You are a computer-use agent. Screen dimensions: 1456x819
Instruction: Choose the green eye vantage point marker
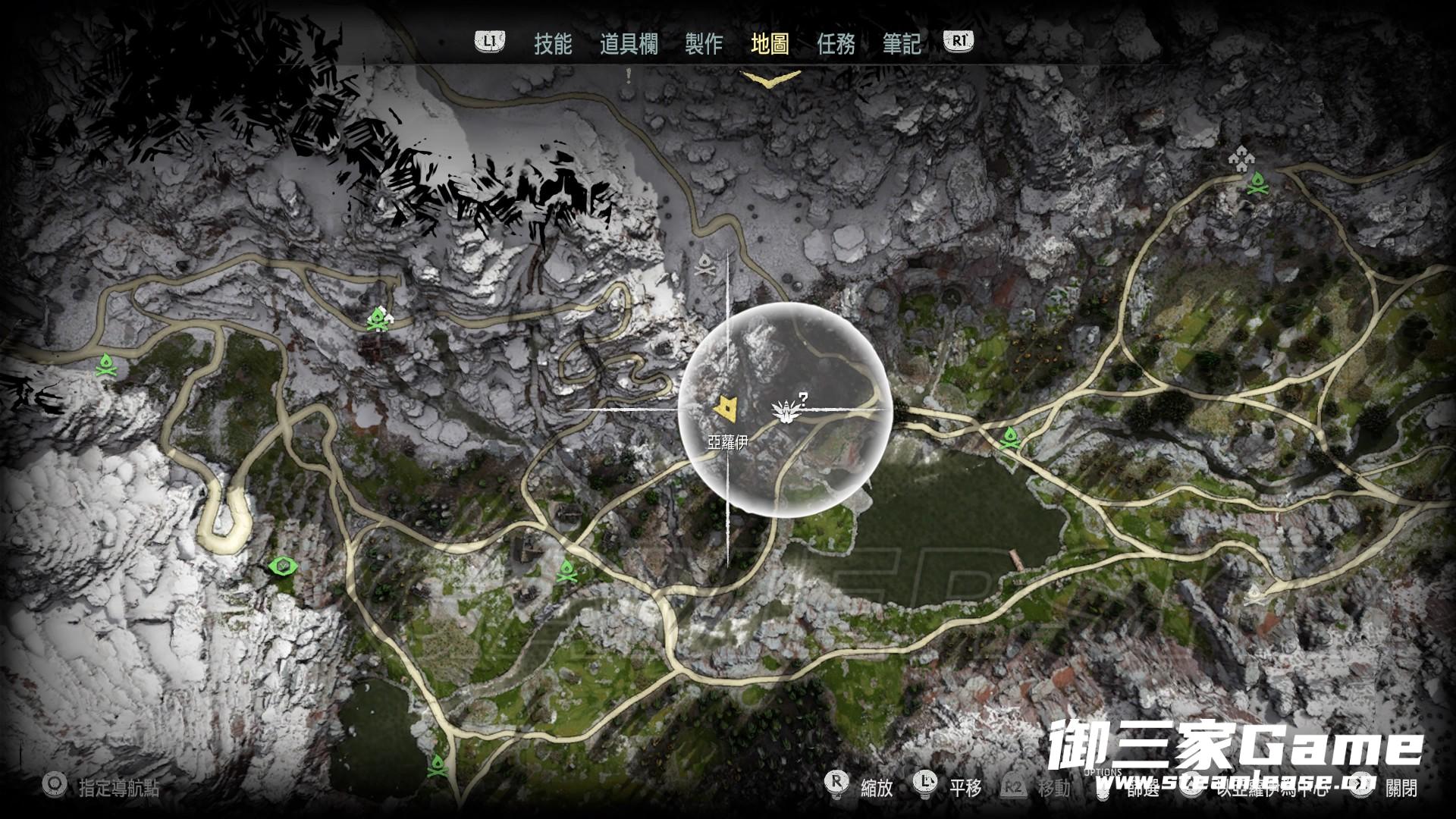284,566
